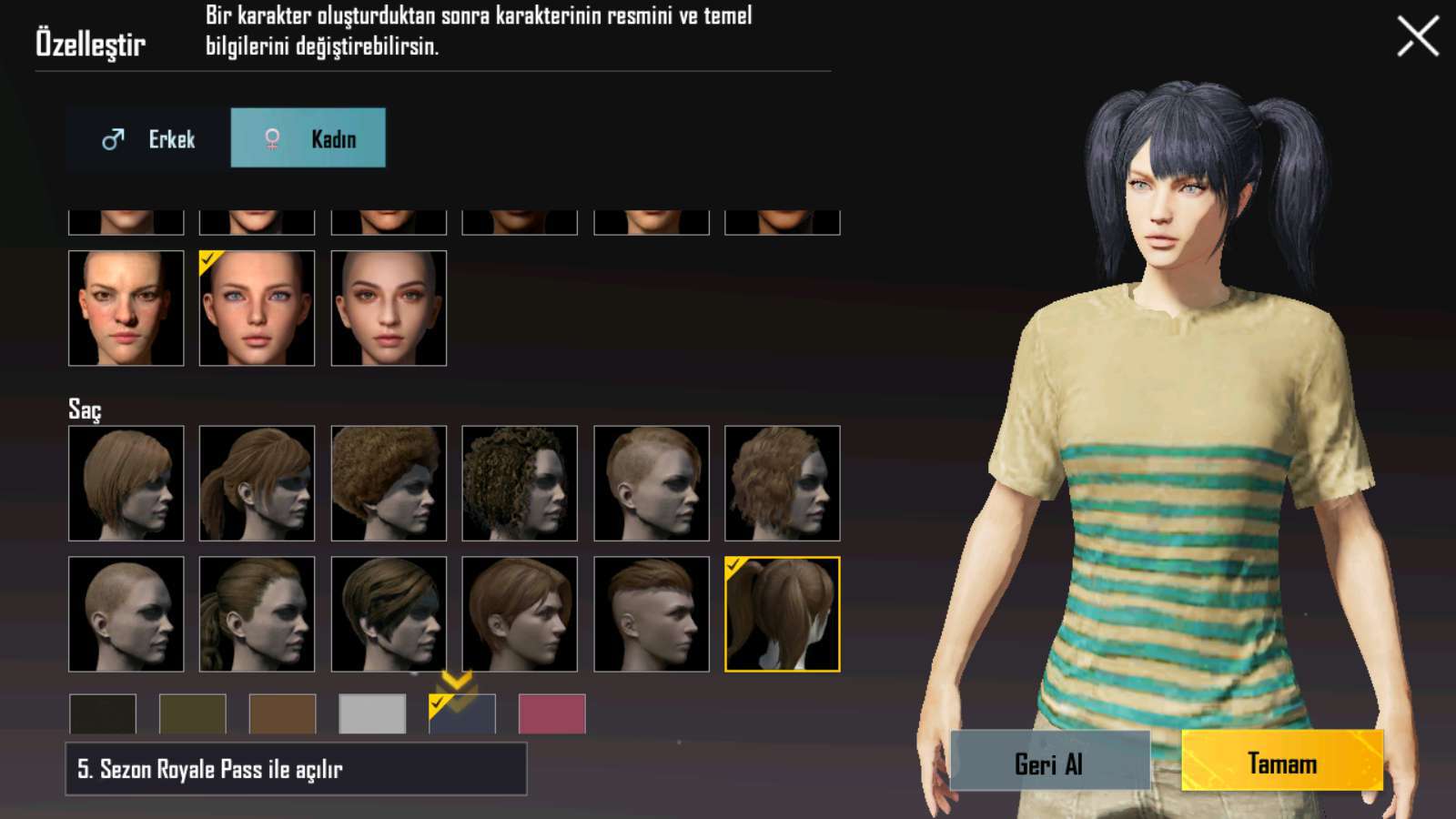Close the customization screen with the X
This screenshot has height=819, width=1456.
(x=1417, y=37)
